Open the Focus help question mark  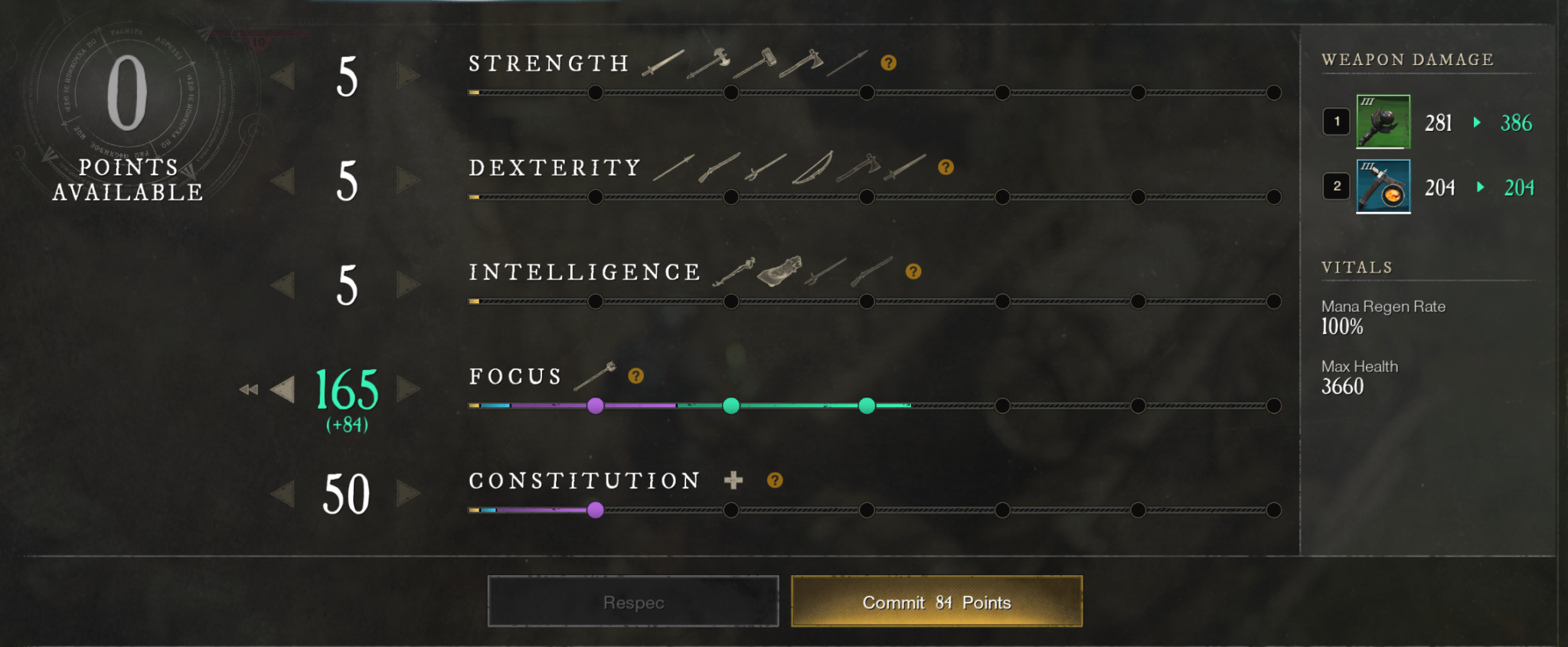pyautogui.click(x=635, y=375)
